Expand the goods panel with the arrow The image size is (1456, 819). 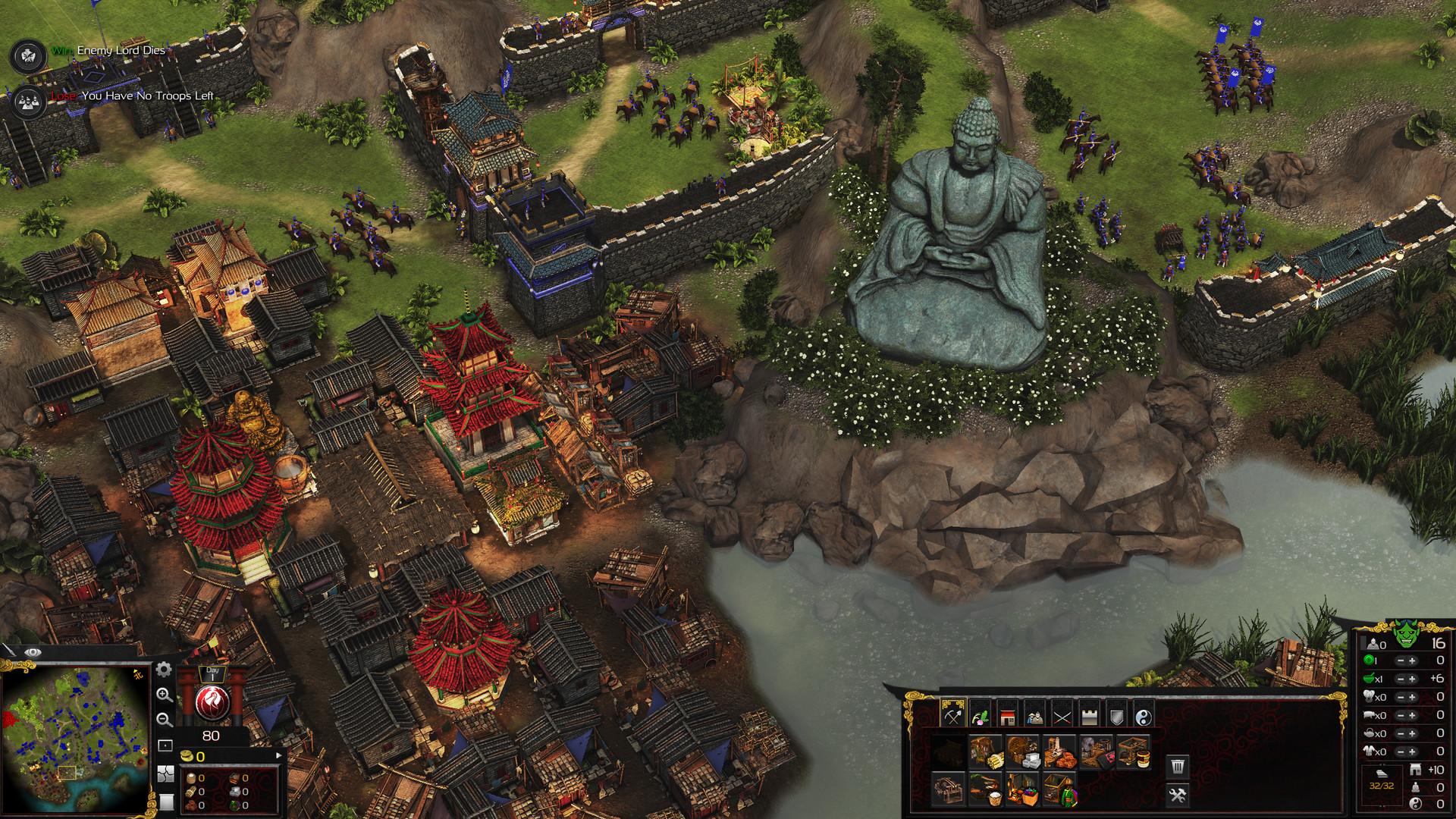point(278,755)
